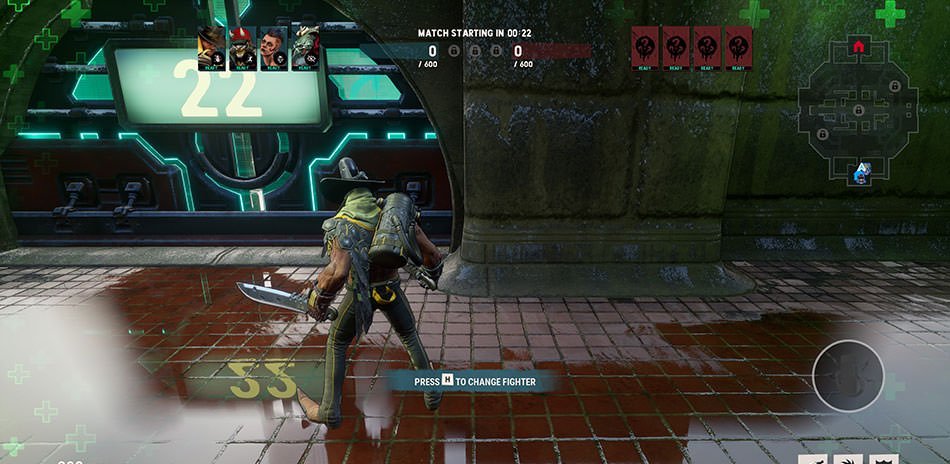The width and height of the screenshot is (950, 464).
Task: Select the scarred bald fighter portrait
Action: point(274,48)
